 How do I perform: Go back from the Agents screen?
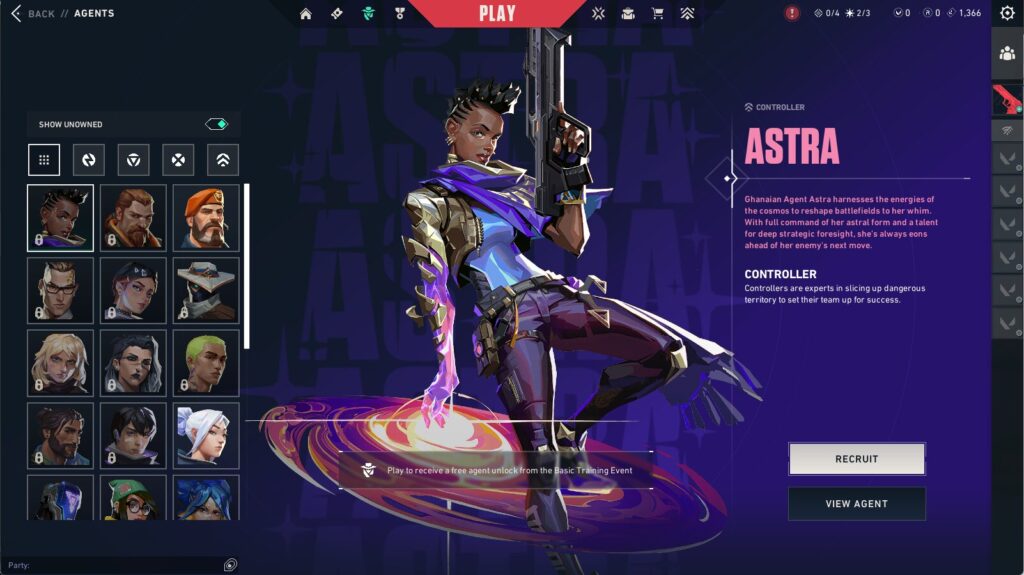tap(33, 14)
